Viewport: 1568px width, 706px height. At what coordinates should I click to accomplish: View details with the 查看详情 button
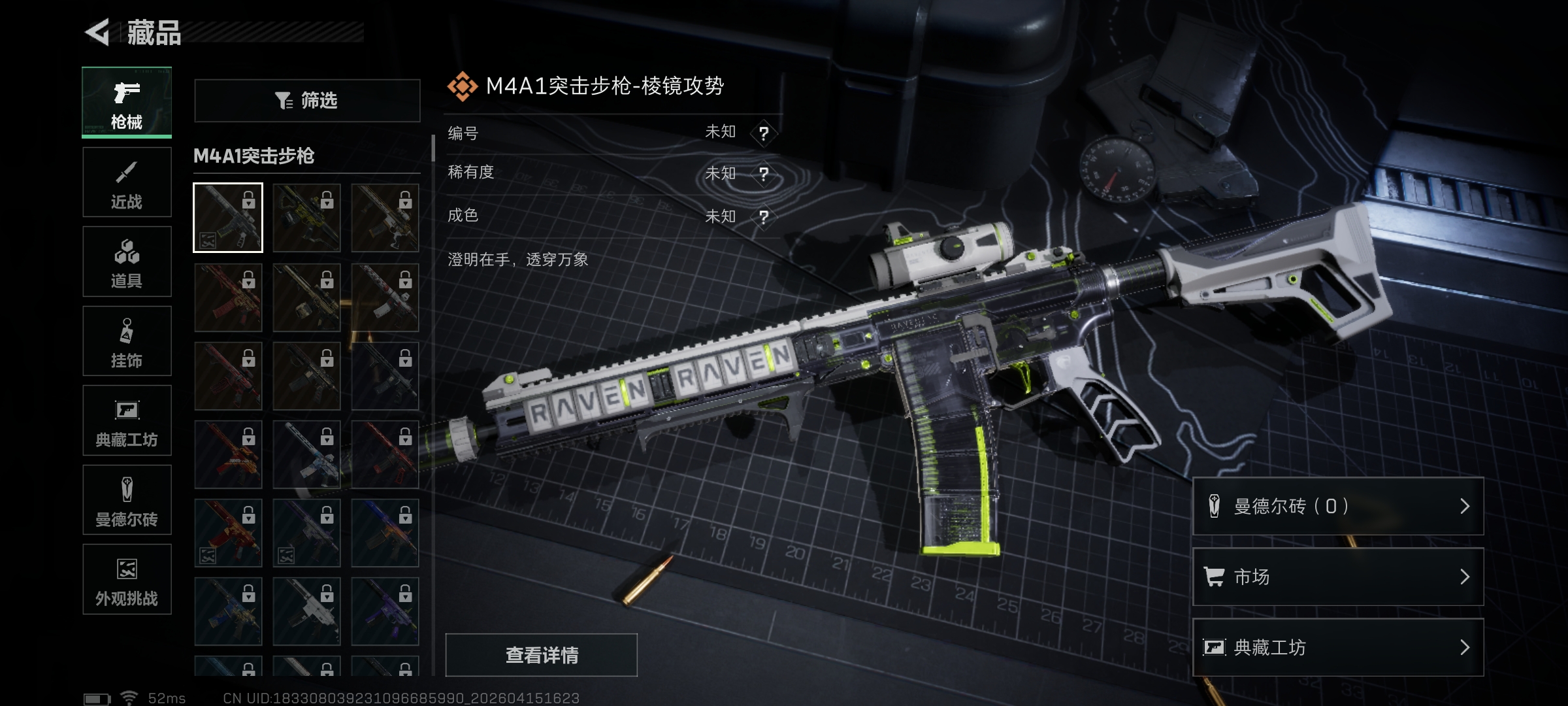pos(541,654)
